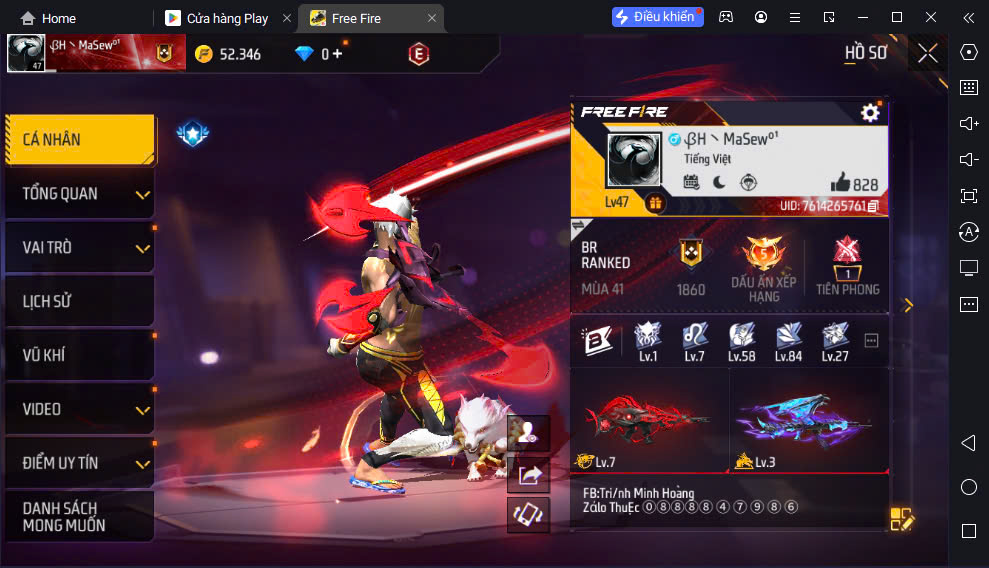Screen dimensions: 989x568
Task: Click the thumbs-up likes icon
Action: point(840,183)
